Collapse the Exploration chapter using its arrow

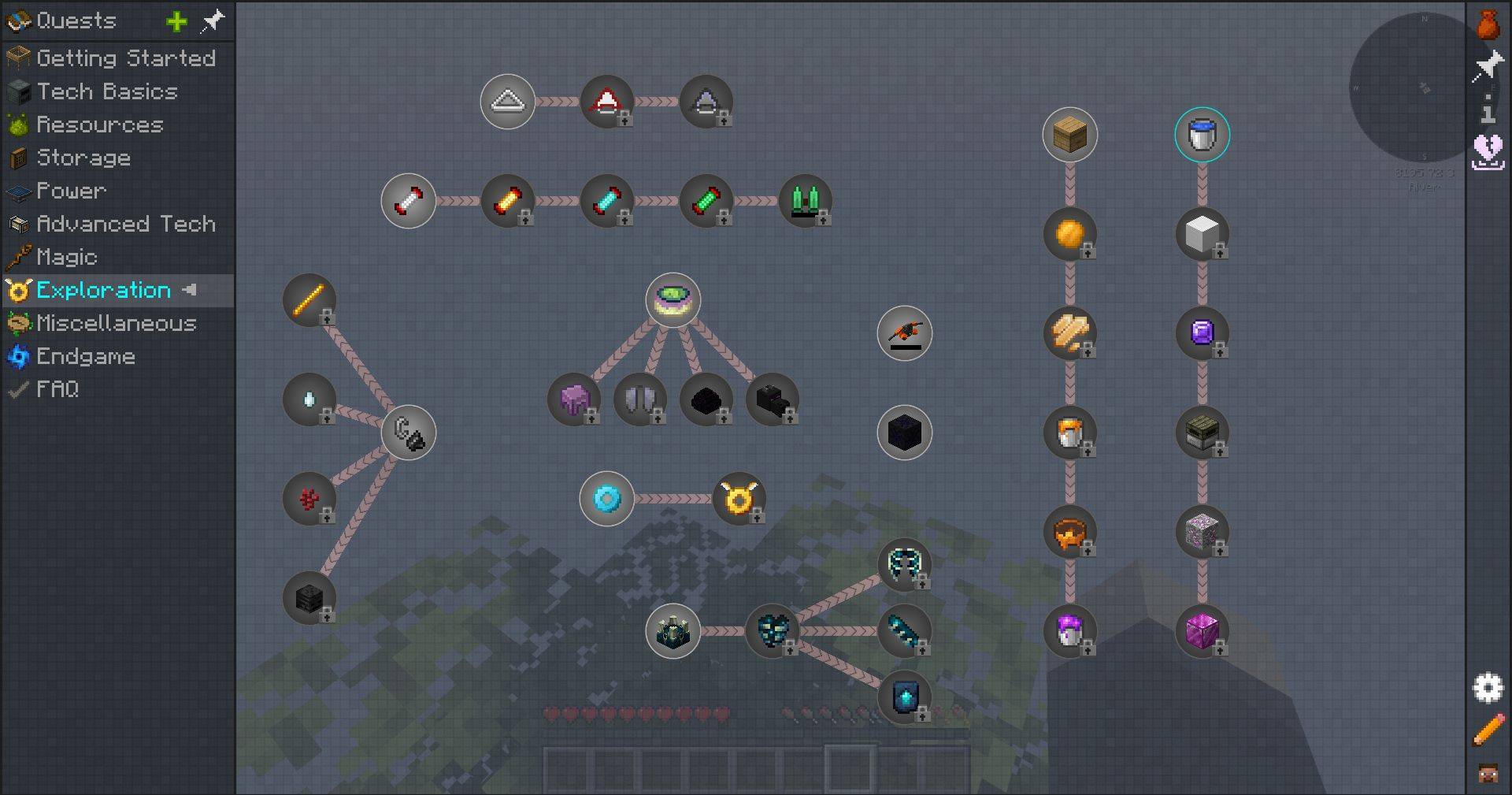[x=188, y=290]
